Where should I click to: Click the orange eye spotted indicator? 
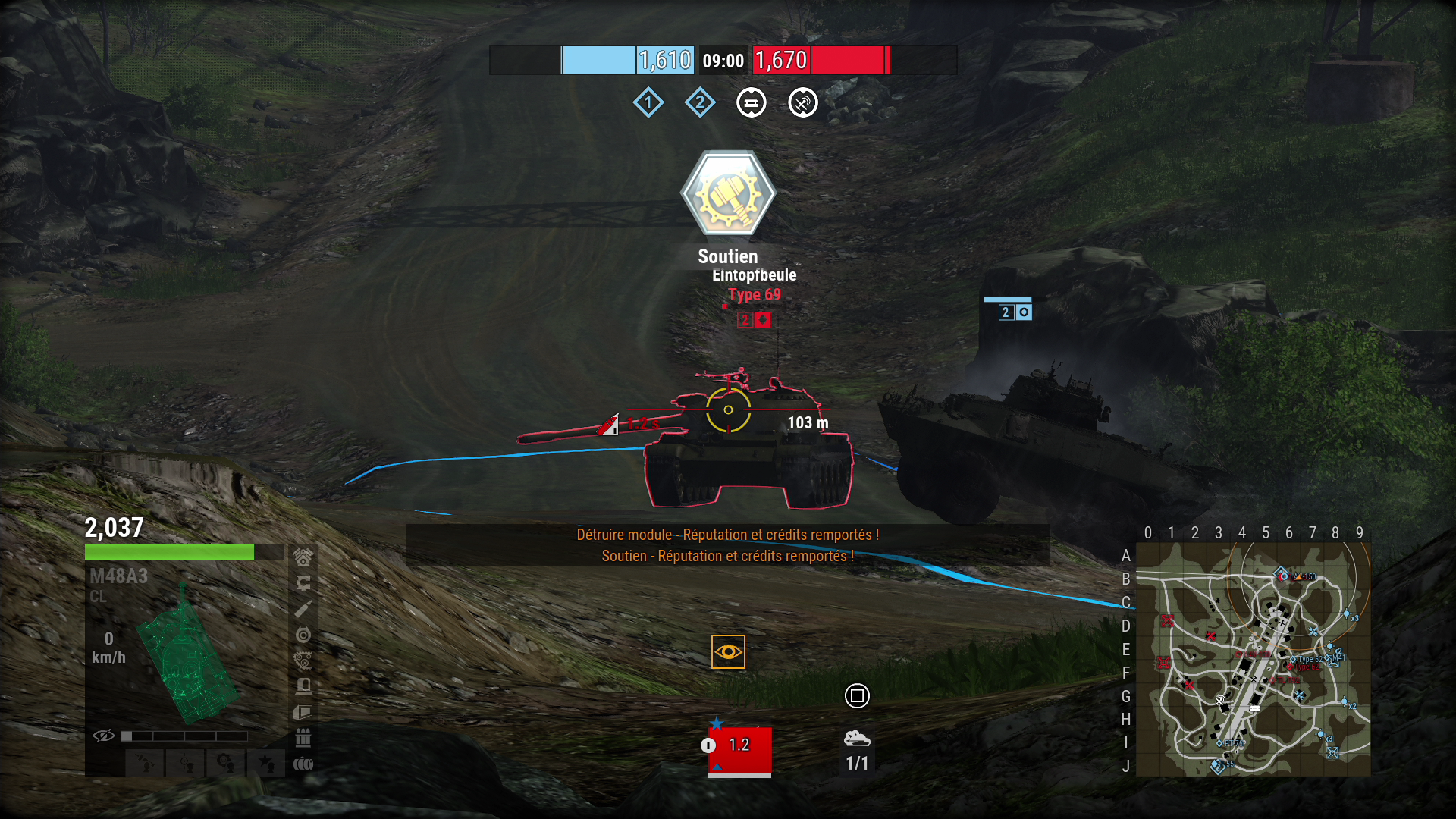click(728, 652)
